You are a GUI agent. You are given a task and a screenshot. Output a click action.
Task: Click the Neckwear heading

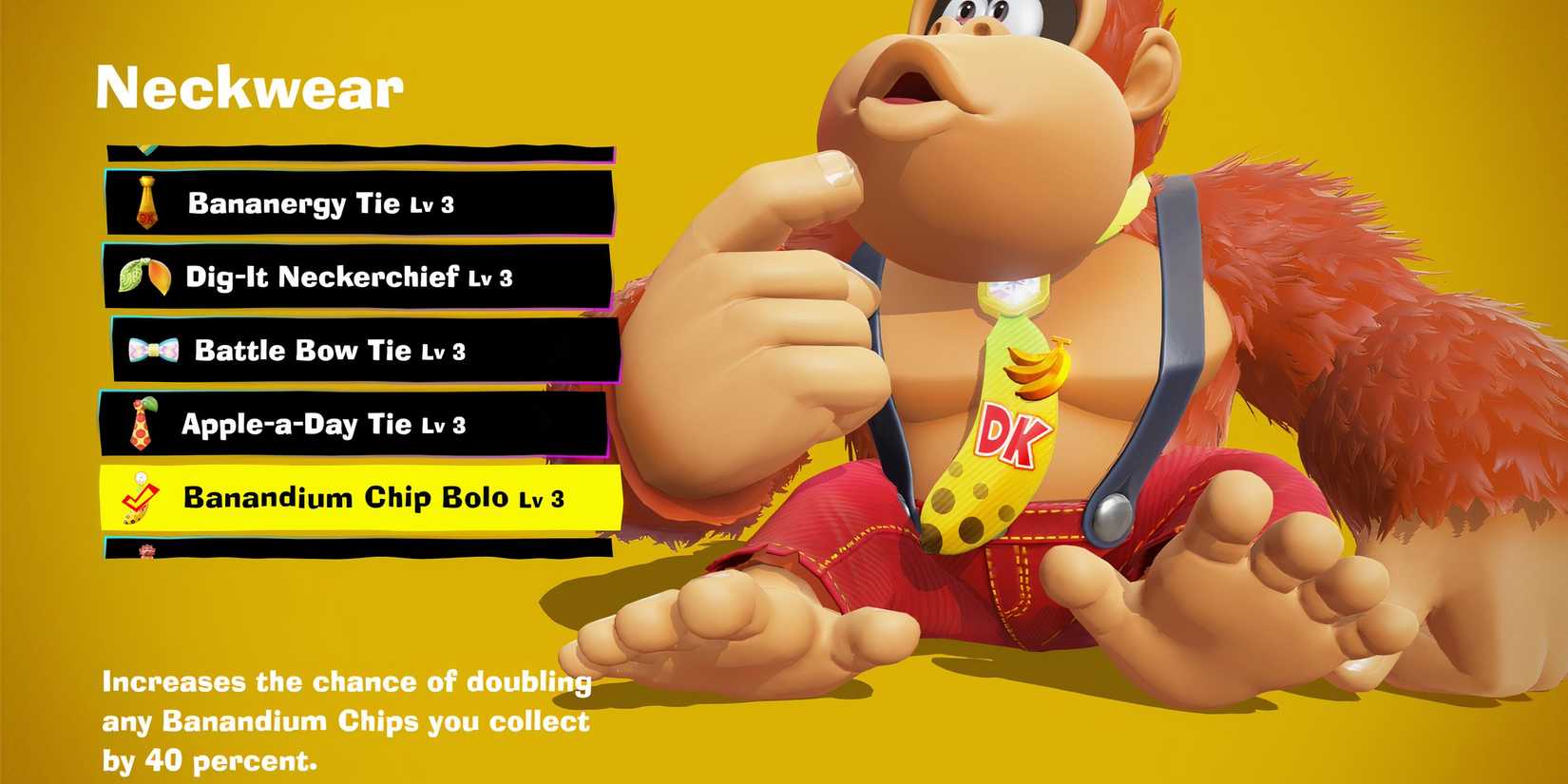click(x=250, y=88)
